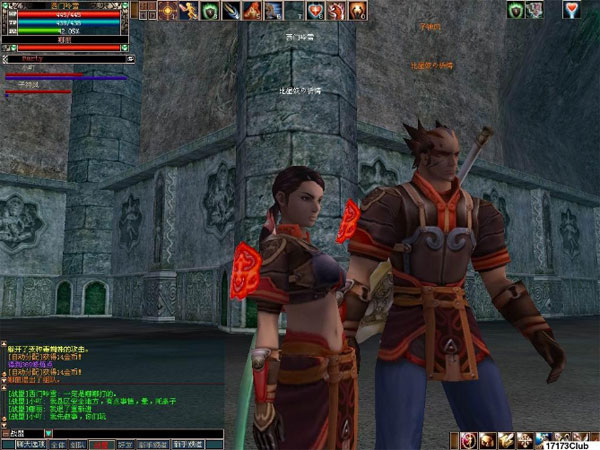The width and height of the screenshot is (600, 450).
Task: Click the green shield buff icon near top right
Action: [515, 11]
